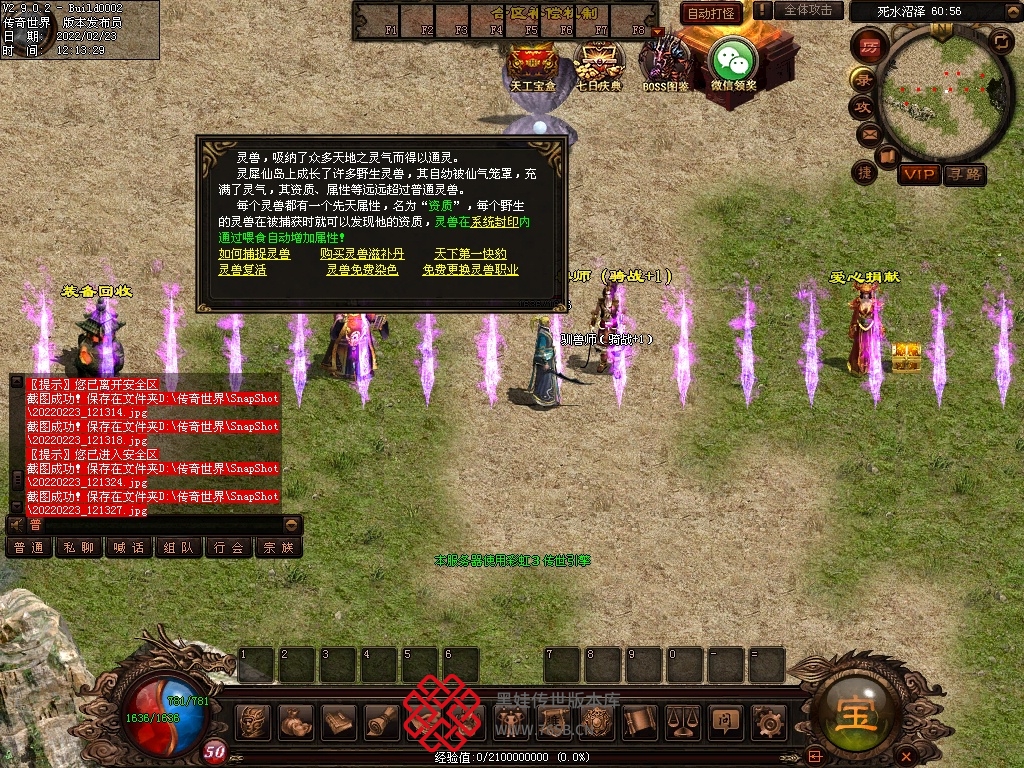Viewport: 1024px width, 768px height.
Task: Activate the 寻路 pathfinding button
Action: tap(964, 174)
